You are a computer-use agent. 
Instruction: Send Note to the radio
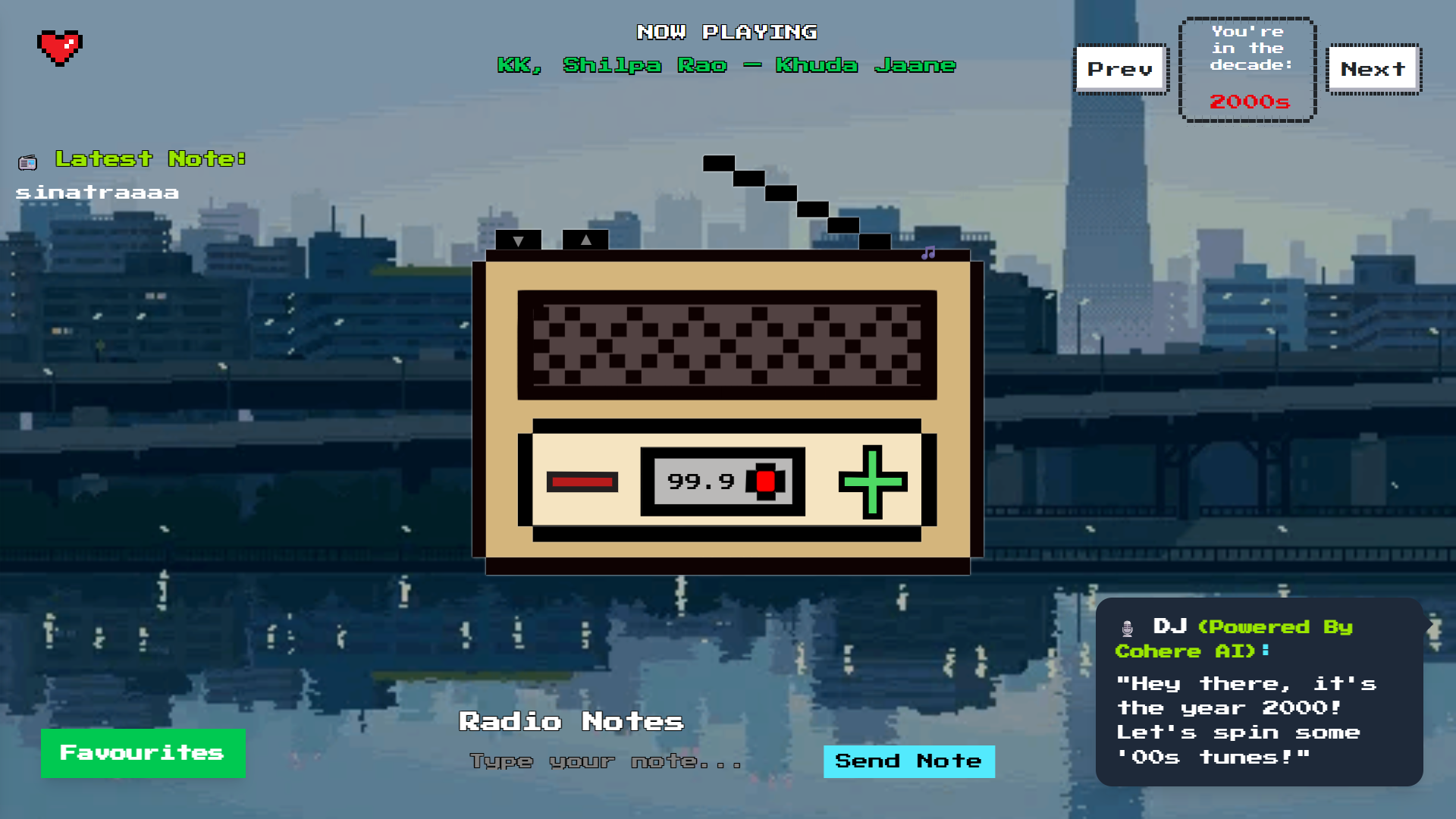click(x=908, y=761)
